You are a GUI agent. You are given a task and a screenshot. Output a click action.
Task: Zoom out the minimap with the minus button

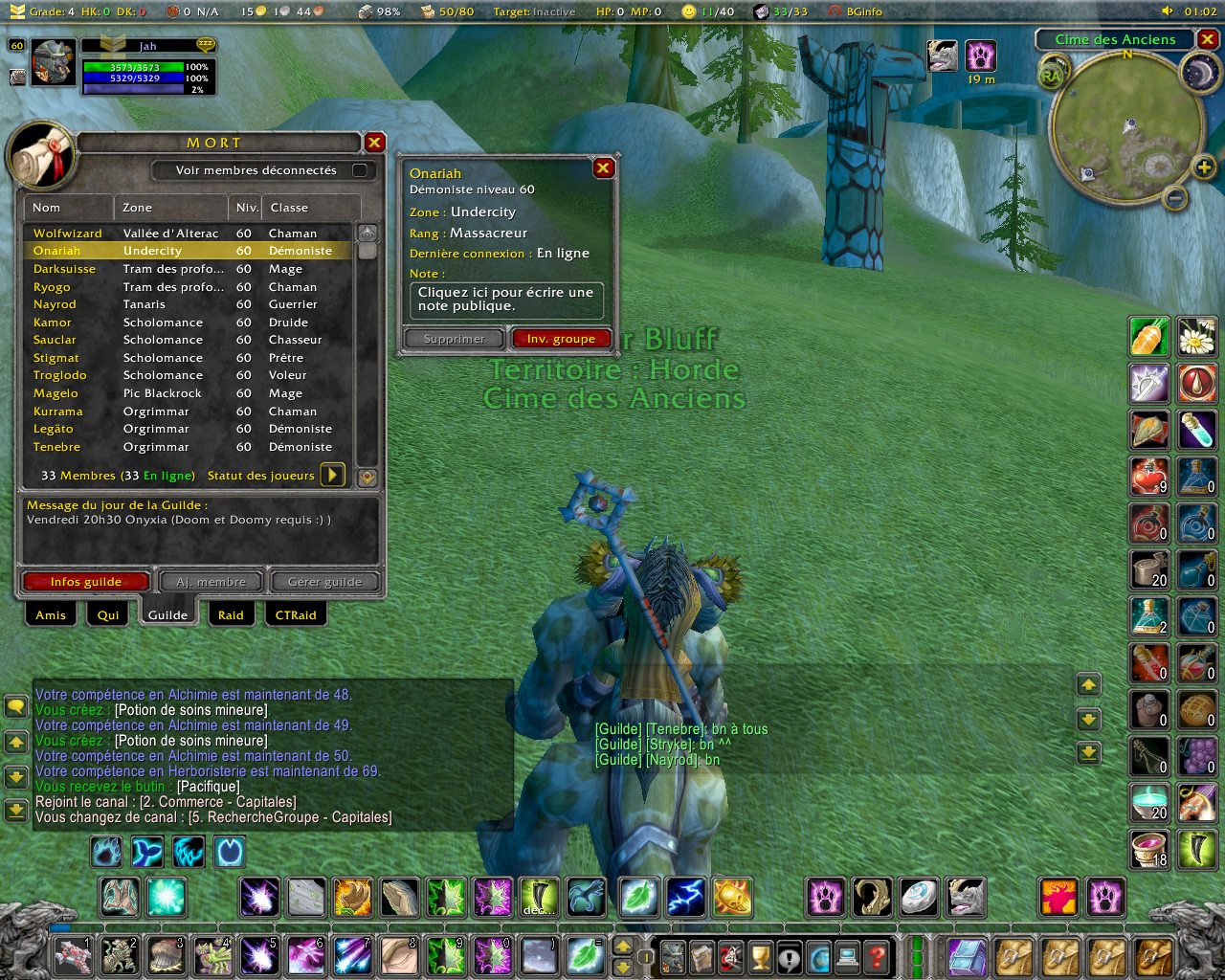(1176, 198)
